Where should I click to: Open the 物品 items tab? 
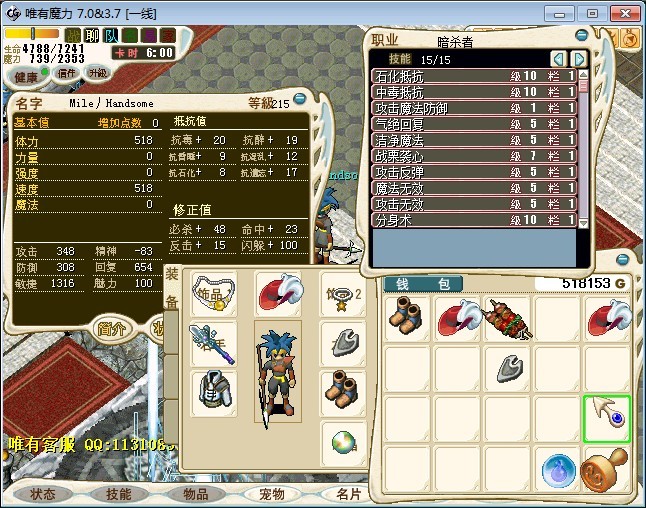[x=195, y=494]
